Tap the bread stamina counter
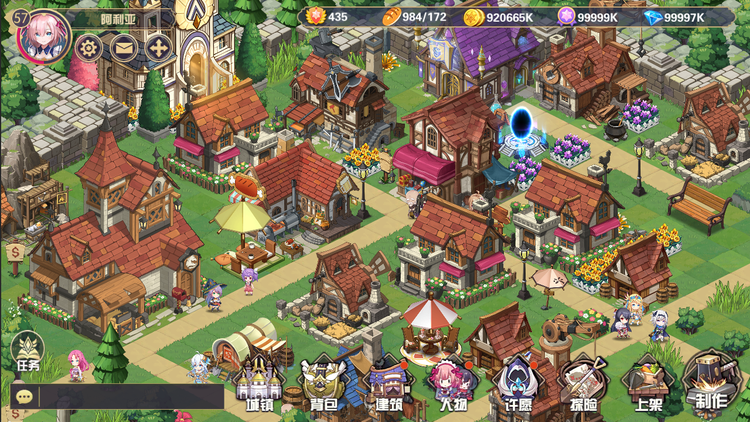 (x=415, y=16)
